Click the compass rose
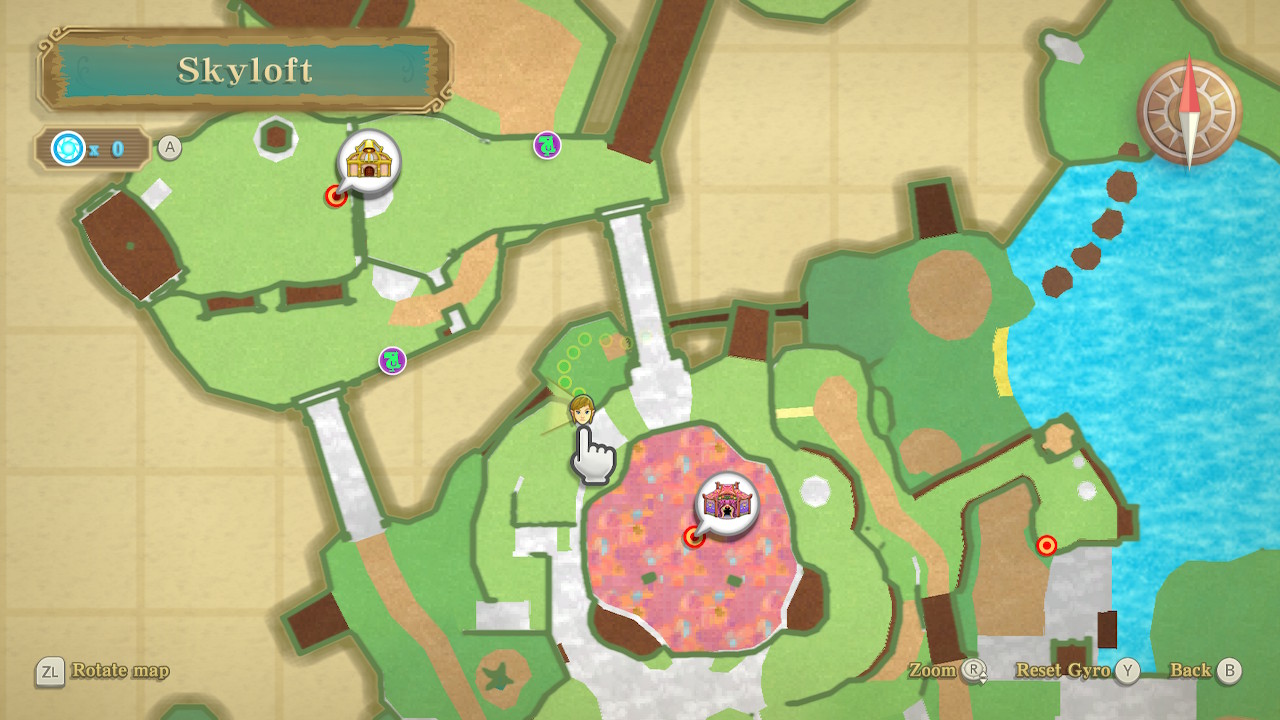This screenshot has width=1280, height=720. tap(1189, 111)
